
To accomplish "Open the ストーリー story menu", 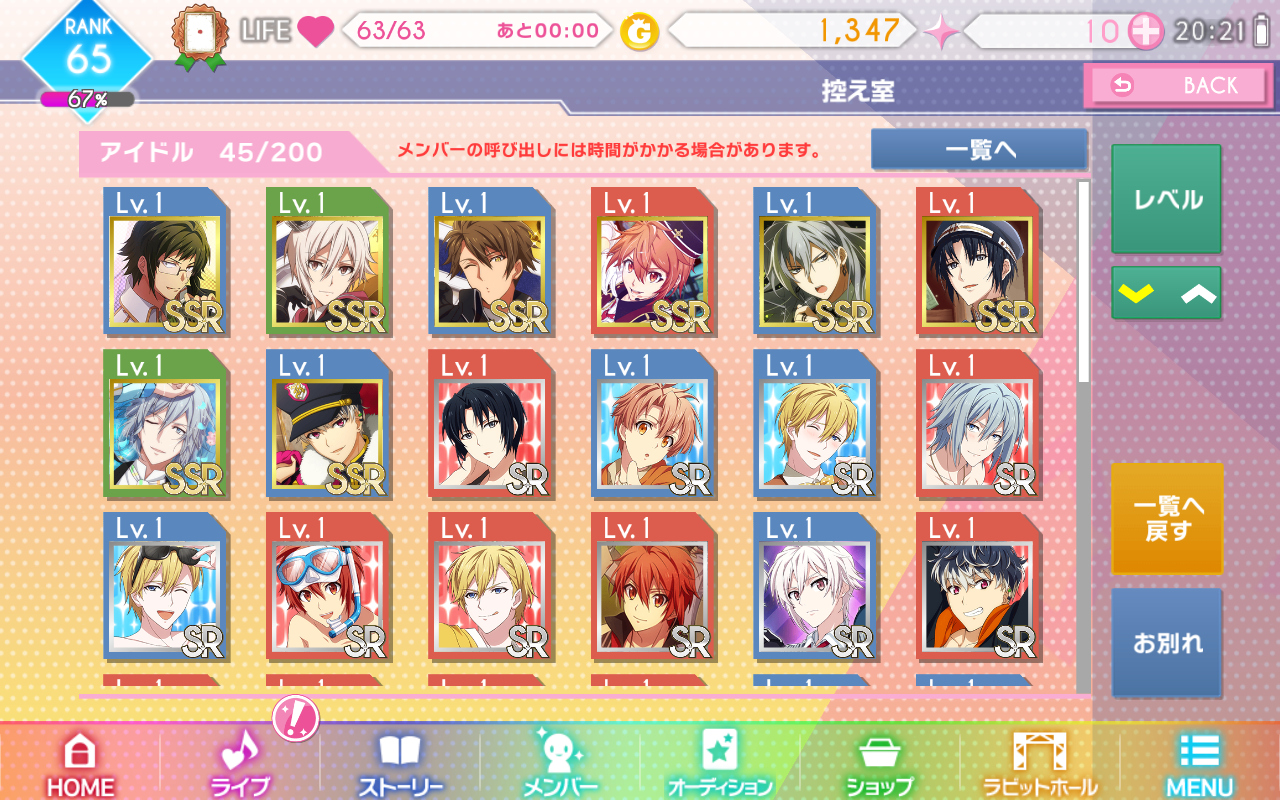I will 400,764.
